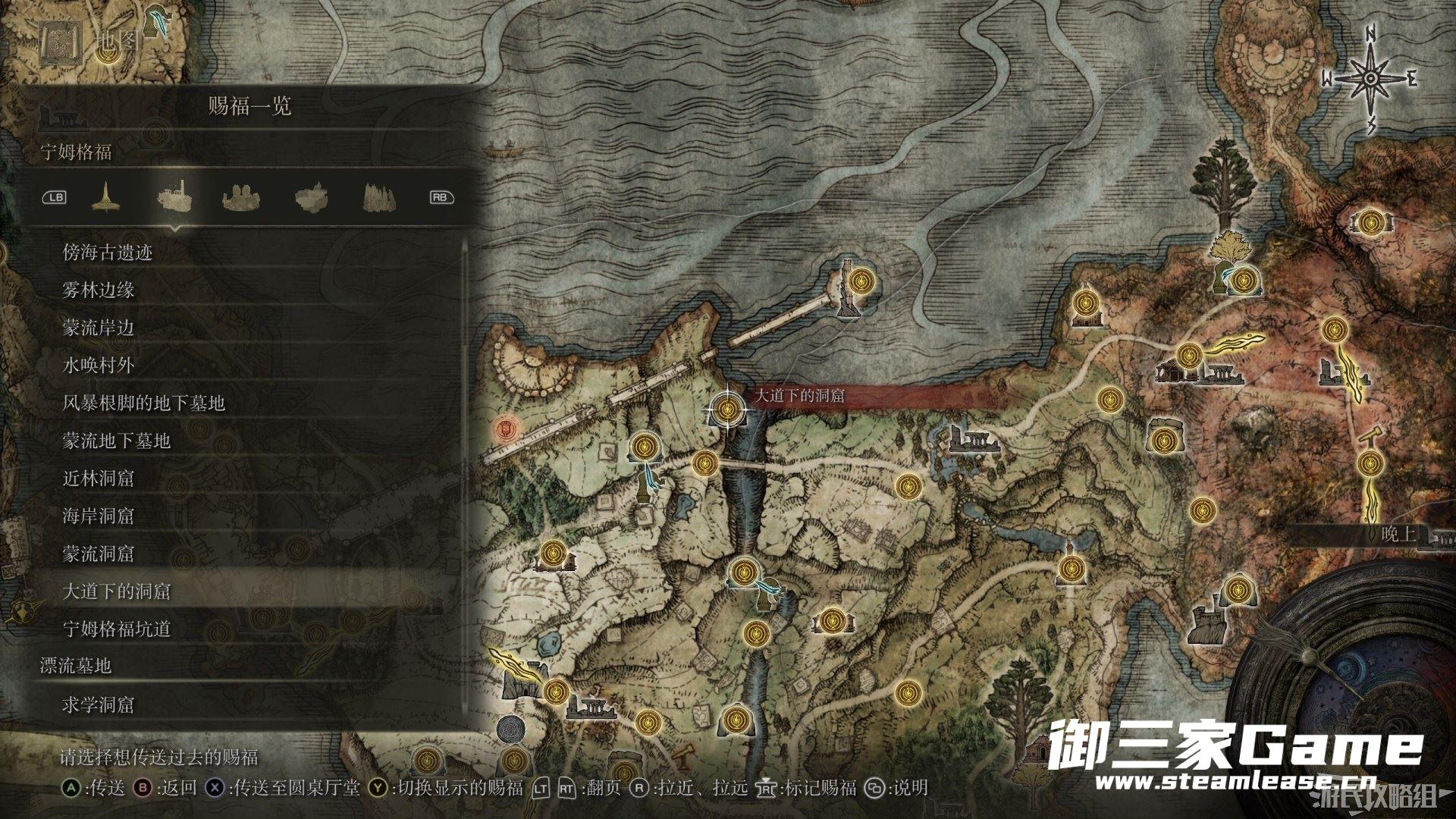Viewport: 1456px width, 819px height.
Task: Select the 近林洞窟 grace
Action: [x=99, y=479]
